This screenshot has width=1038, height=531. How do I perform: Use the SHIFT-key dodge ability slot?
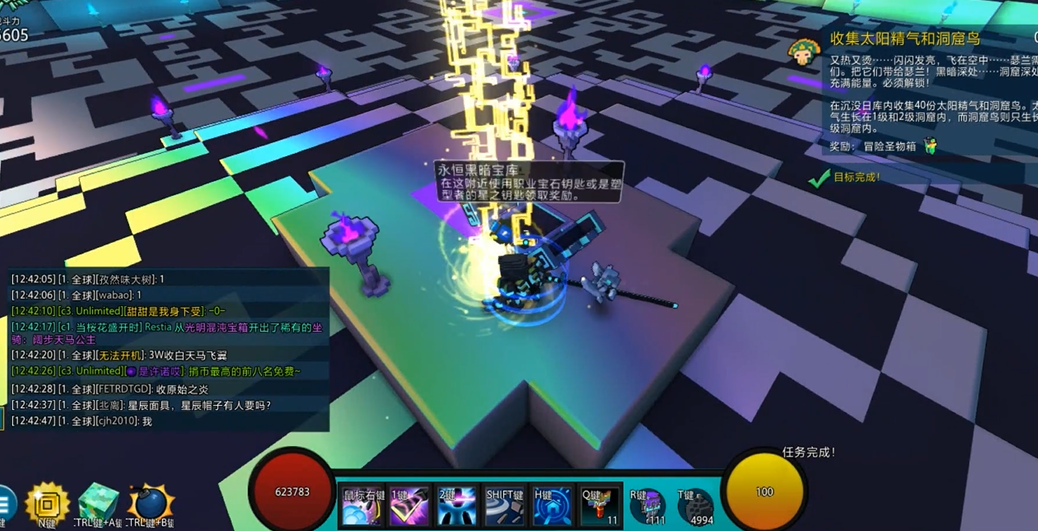point(505,507)
